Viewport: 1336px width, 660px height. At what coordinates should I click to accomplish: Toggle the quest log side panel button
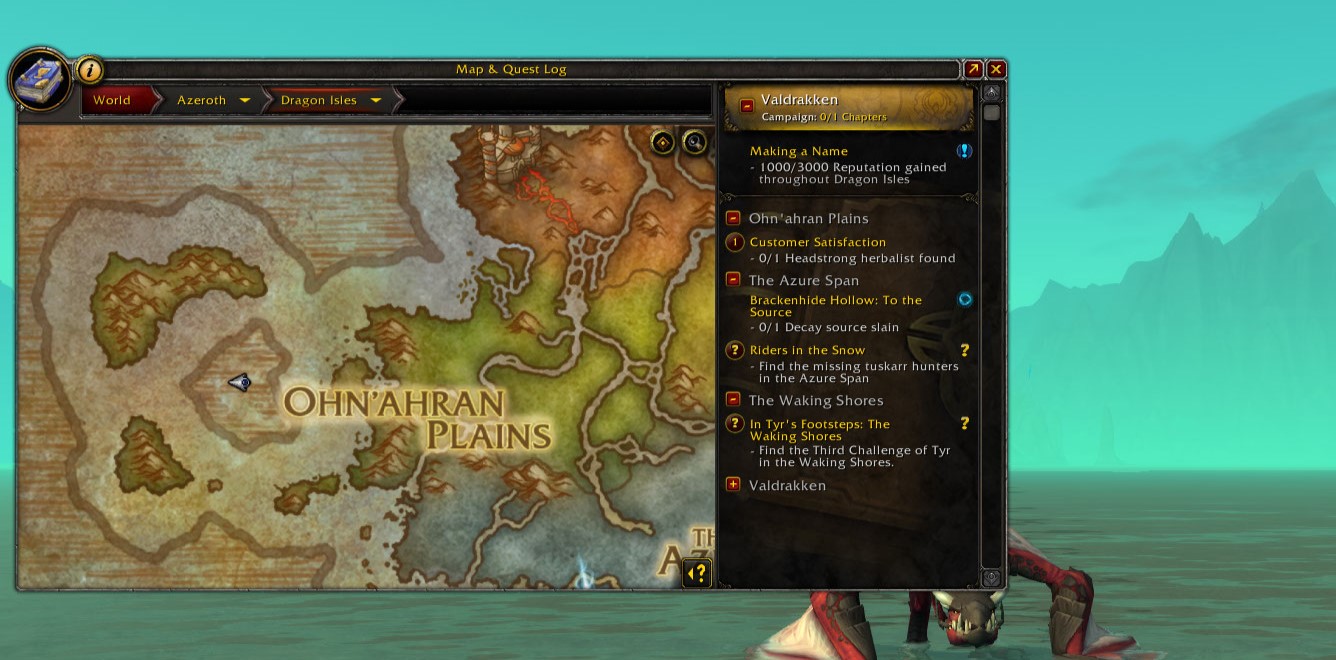pyautogui.click(x=698, y=573)
